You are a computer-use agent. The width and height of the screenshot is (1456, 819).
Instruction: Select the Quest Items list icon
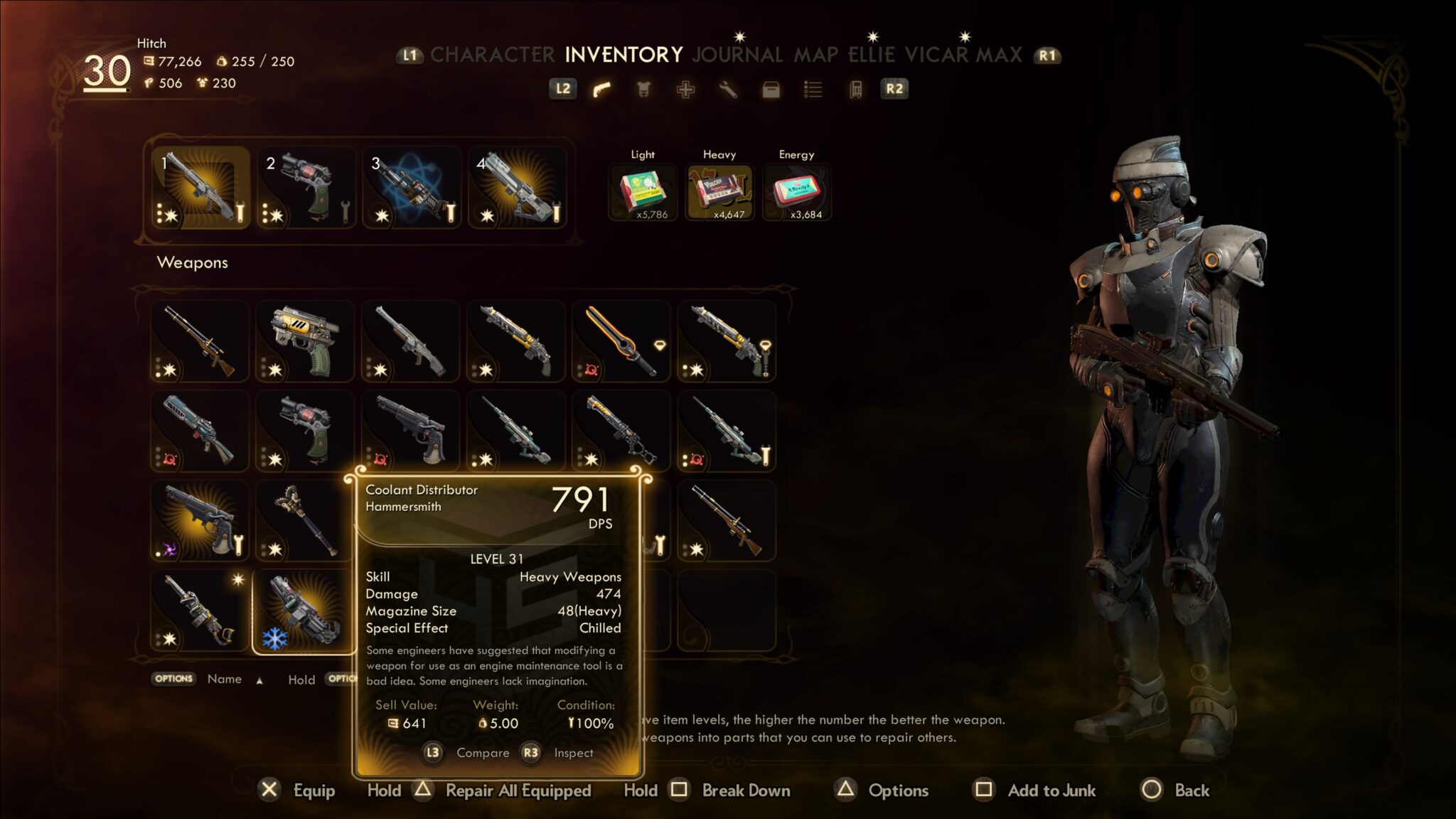tap(814, 89)
